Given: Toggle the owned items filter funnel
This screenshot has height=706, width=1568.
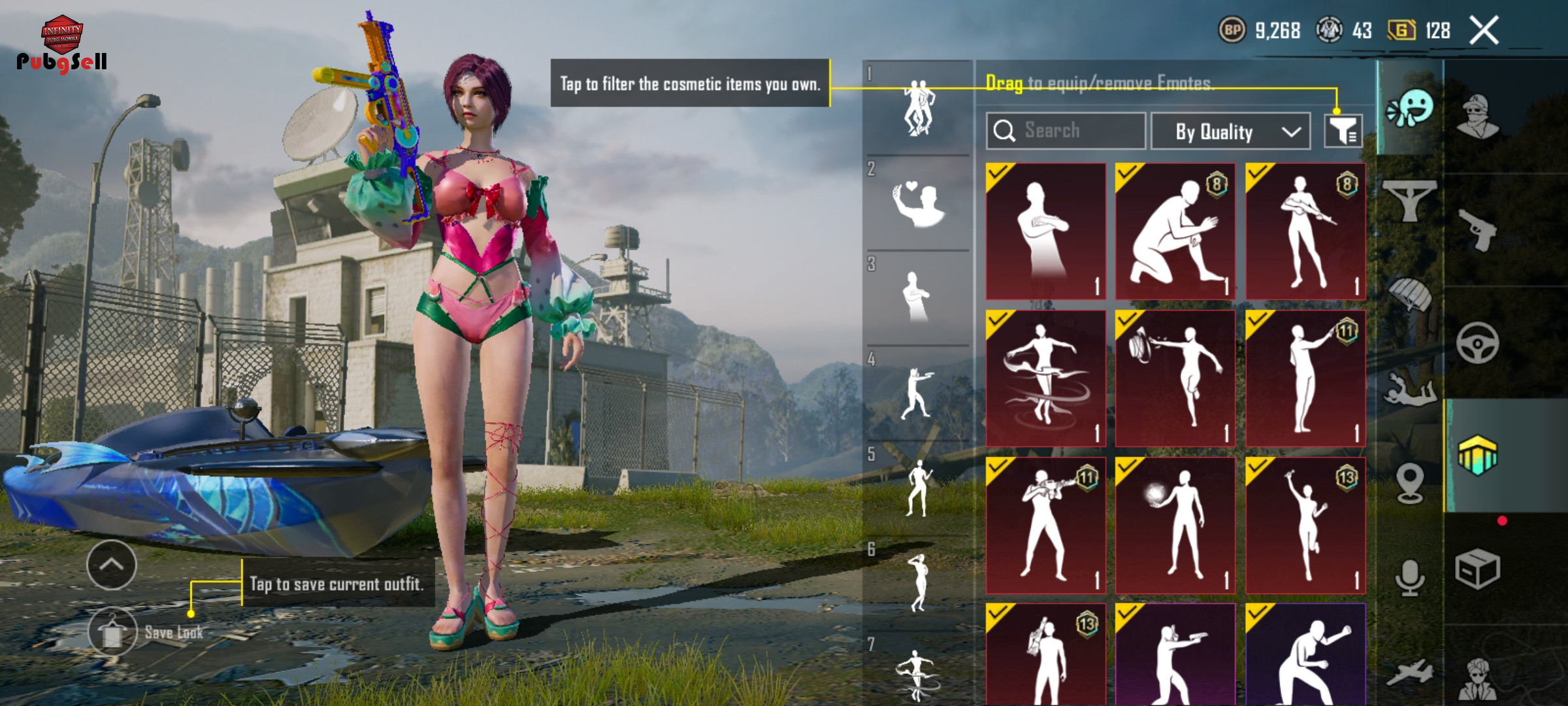Looking at the screenshot, I should pyautogui.click(x=1343, y=131).
